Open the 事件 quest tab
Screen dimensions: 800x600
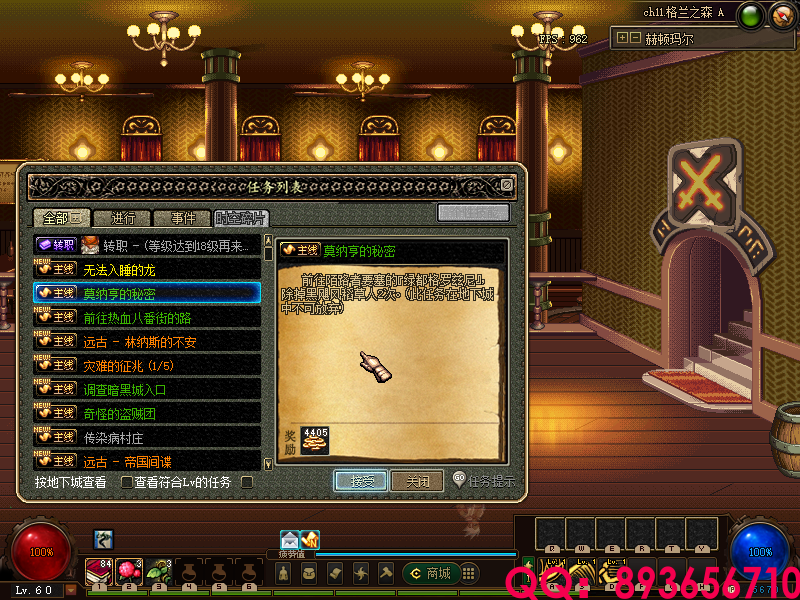pyautogui.click(x=183, y=218)
